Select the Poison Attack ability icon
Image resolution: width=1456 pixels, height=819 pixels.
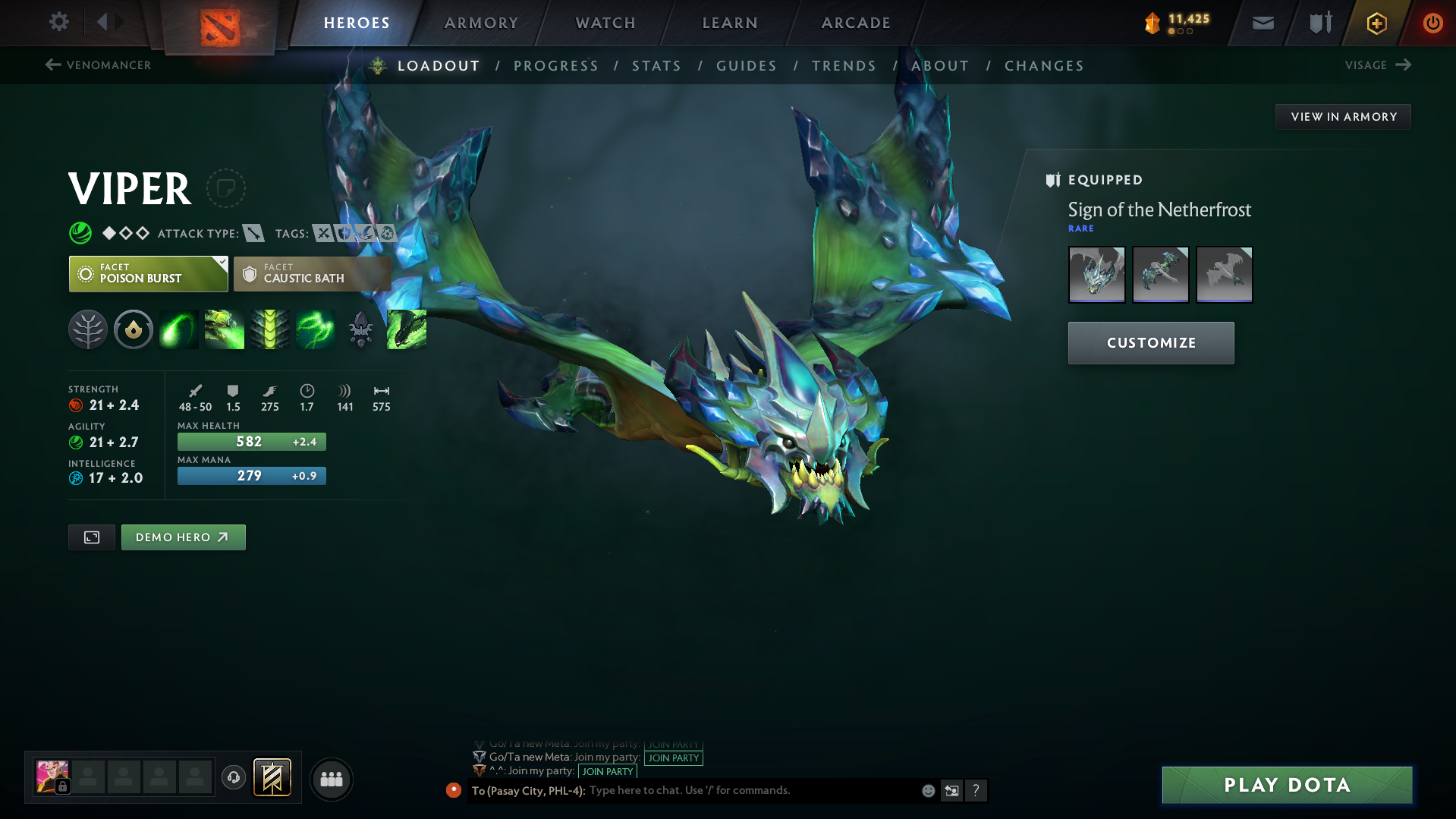(x=178, y=329)
